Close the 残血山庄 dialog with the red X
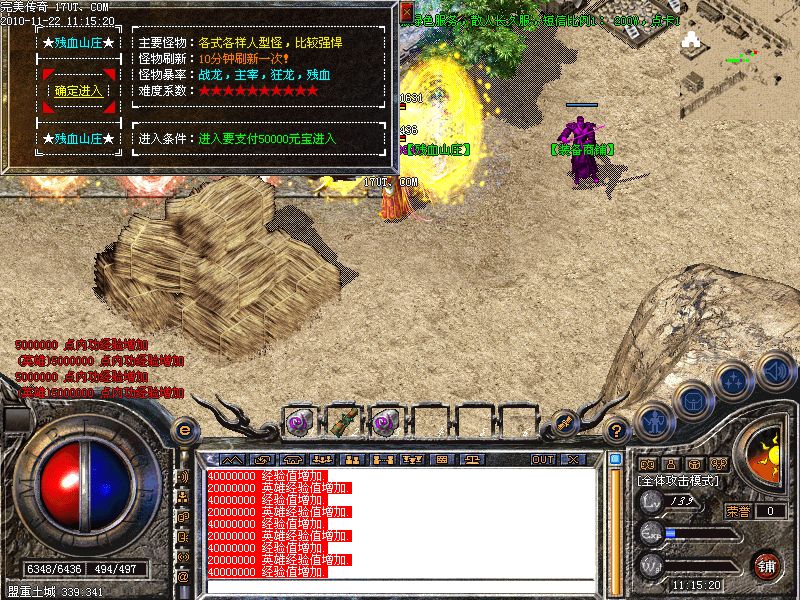This screenshot has height=600, width=800. (x=405, y=12)
